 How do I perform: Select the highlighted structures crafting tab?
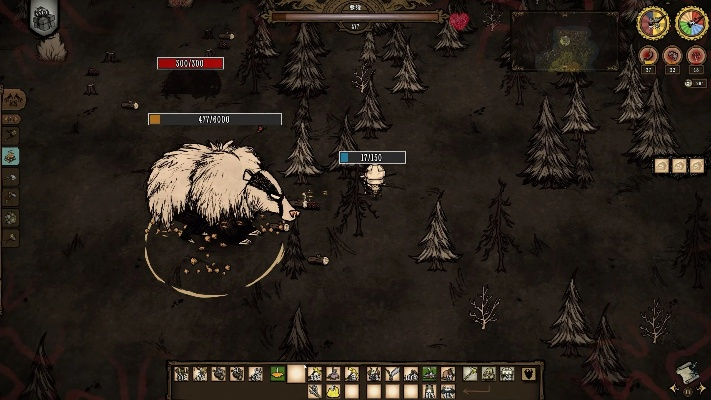[11, 156]
